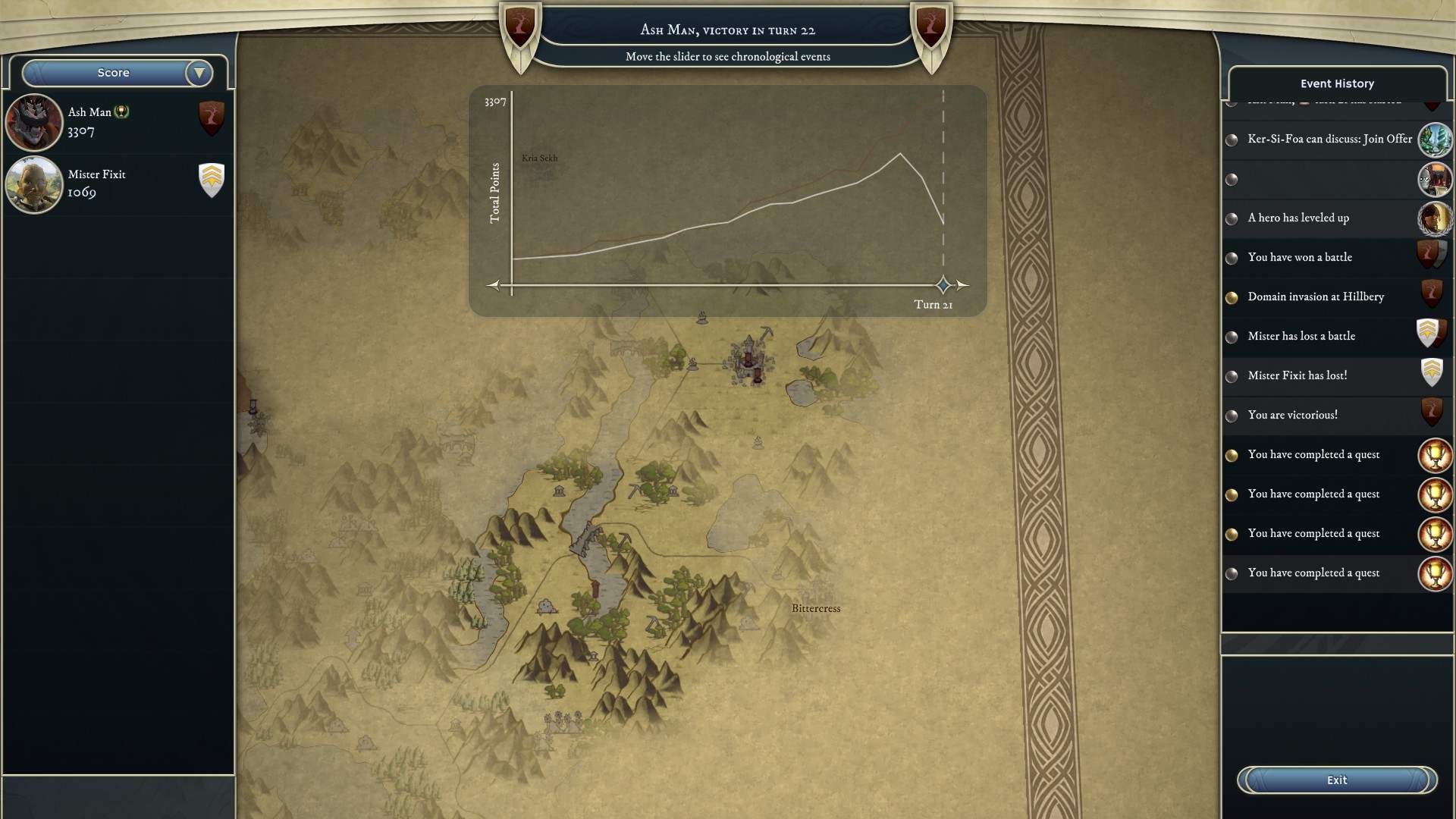The height and width of the screenshot is (819, 1456).
Task: Show the 'A hero has leveled up' event
Action: coord(1298,218)
